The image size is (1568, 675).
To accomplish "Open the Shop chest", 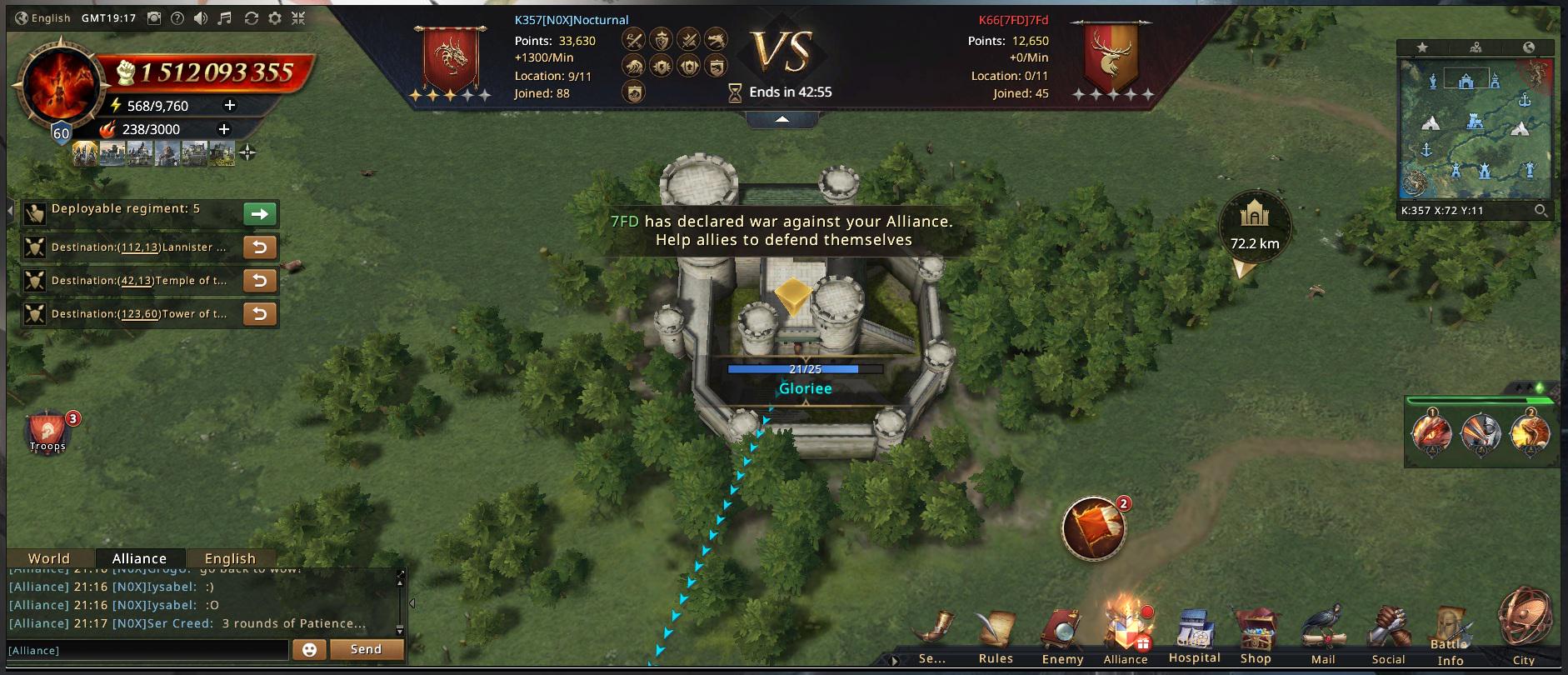I will pyautogui.click(x=1256, y=637).
